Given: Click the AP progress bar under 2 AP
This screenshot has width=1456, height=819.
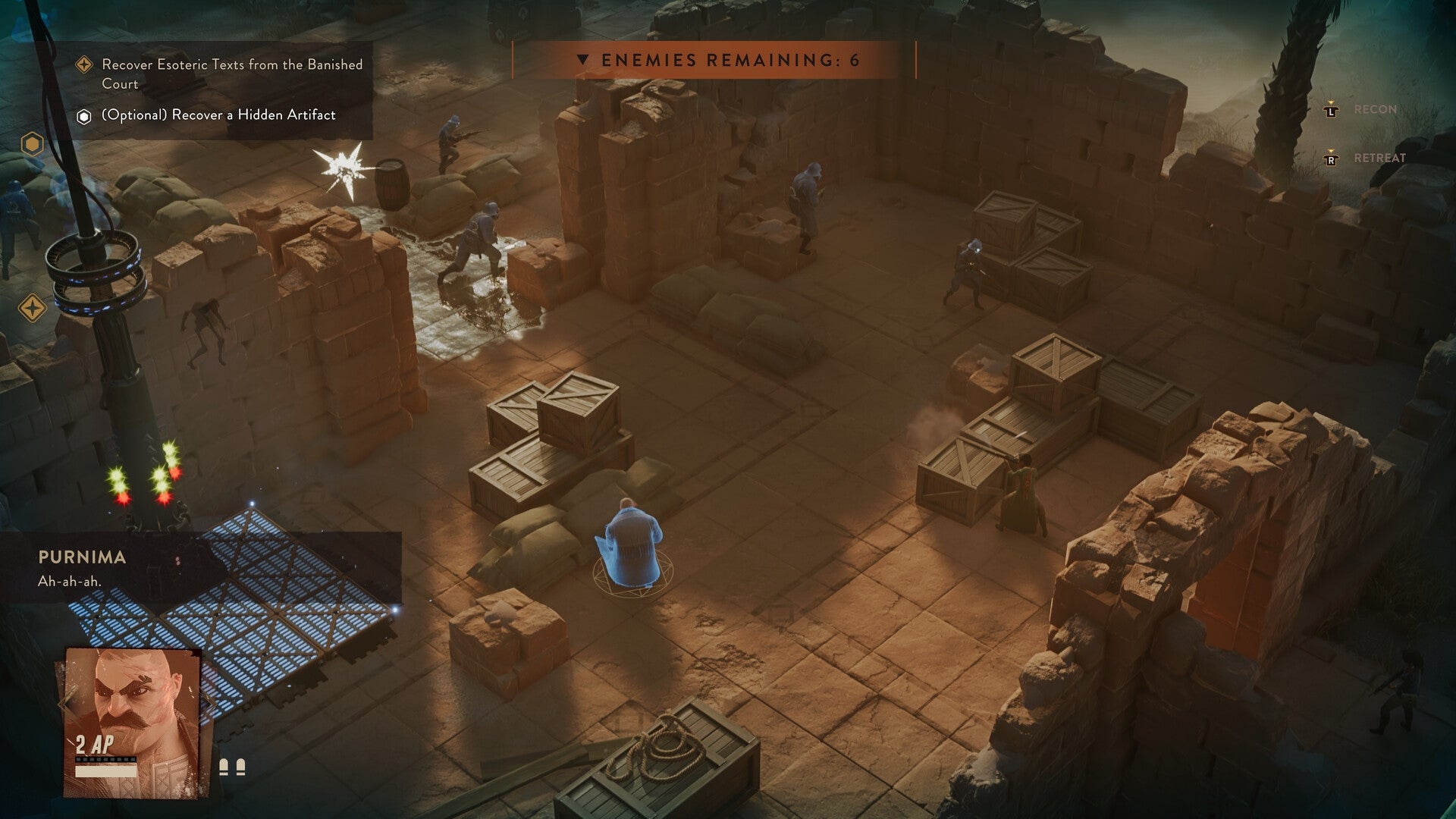Looking at the screenshot, I should click(x=106, y=770).
